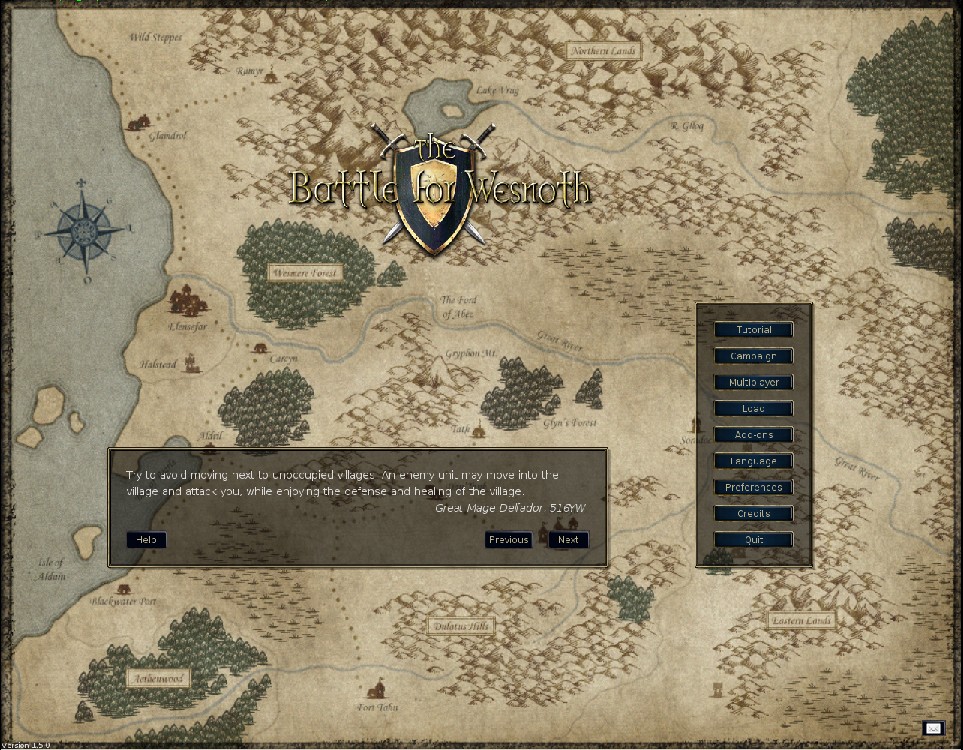
Task: Start the Tutorial from the main menu
Action: 753,330
